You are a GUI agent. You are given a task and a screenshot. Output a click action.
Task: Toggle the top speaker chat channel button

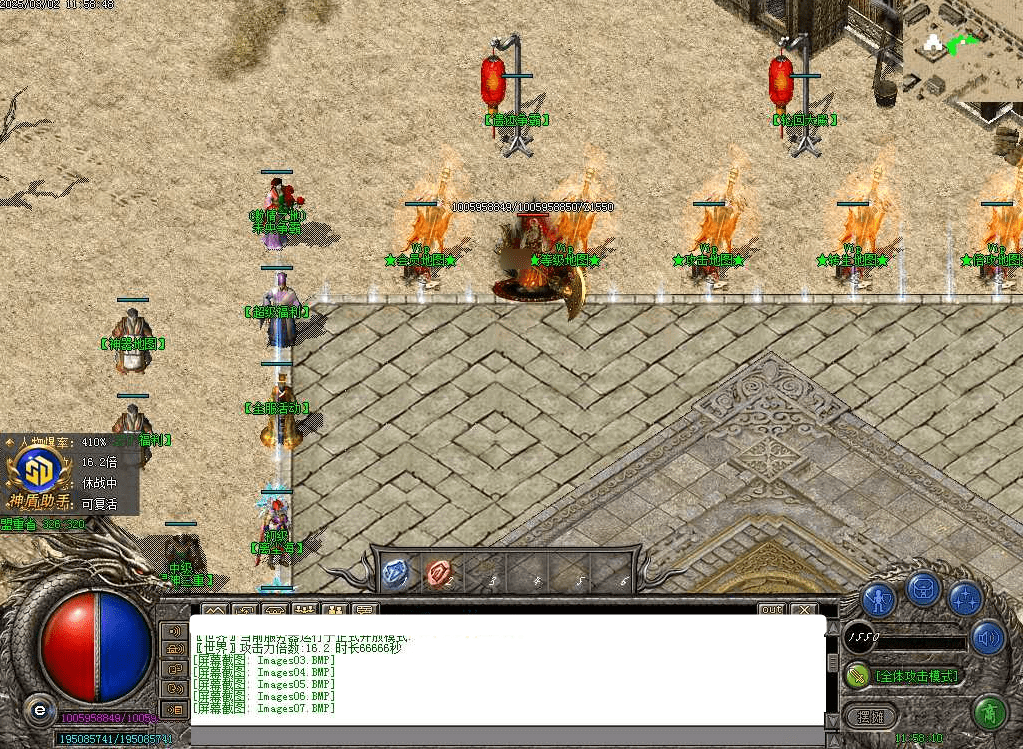[174, 631]
